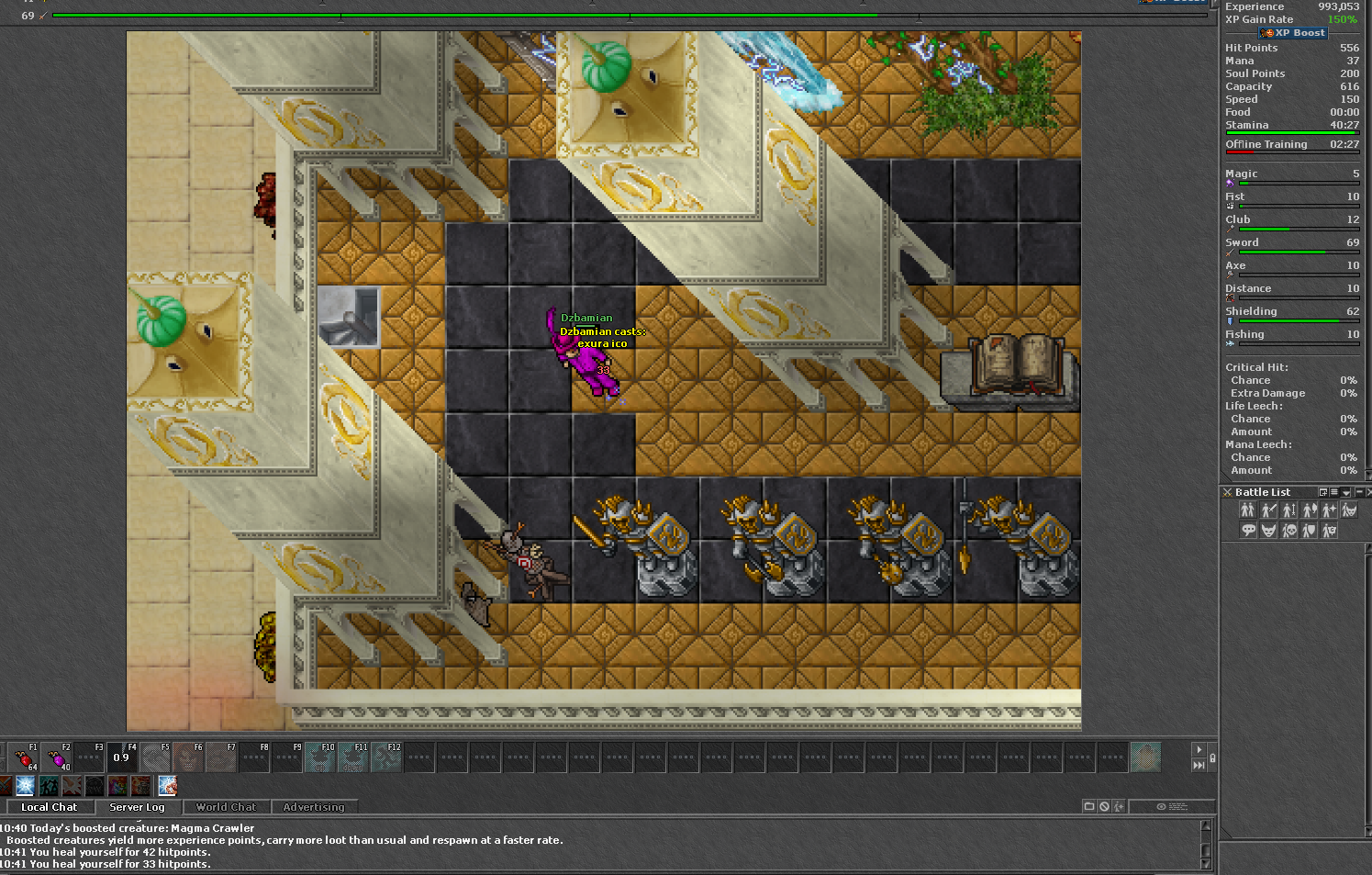
Task: Toggle the Battle List hide-players filter
Action: tap(1247, 510)
